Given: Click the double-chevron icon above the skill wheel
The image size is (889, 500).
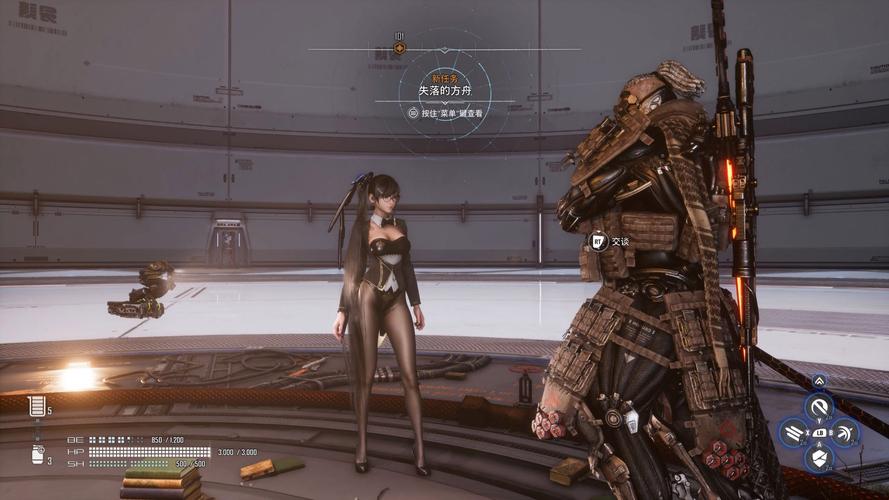Looking at the screenshot, I should [x=820, y=380].
